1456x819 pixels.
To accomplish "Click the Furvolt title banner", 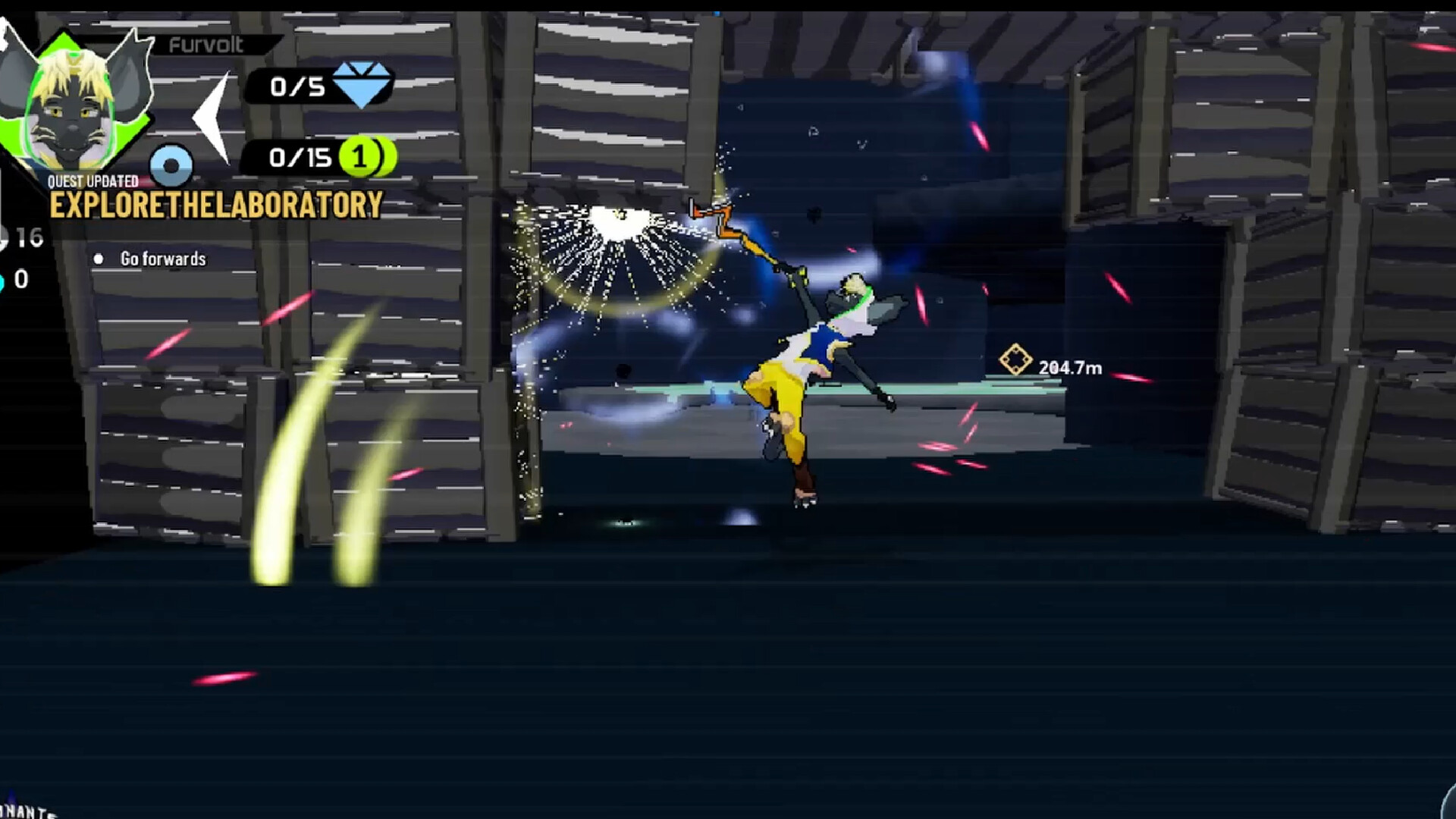I will pyautogui.click(x=203, y=45).
